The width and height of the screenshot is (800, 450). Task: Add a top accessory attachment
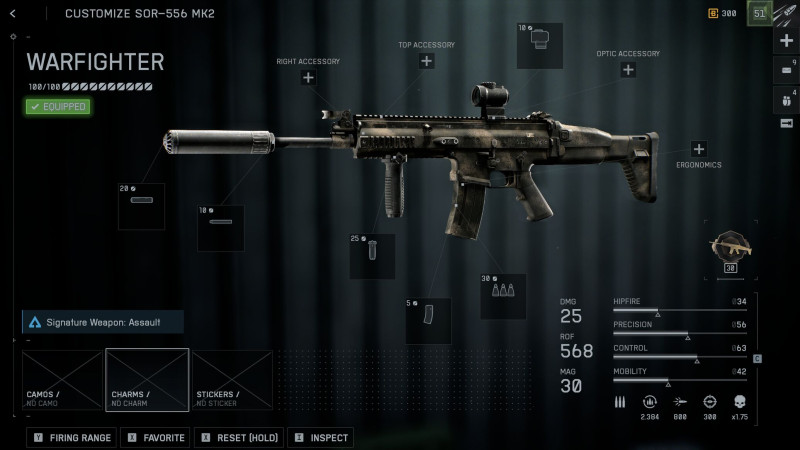[x=427, y=62]
